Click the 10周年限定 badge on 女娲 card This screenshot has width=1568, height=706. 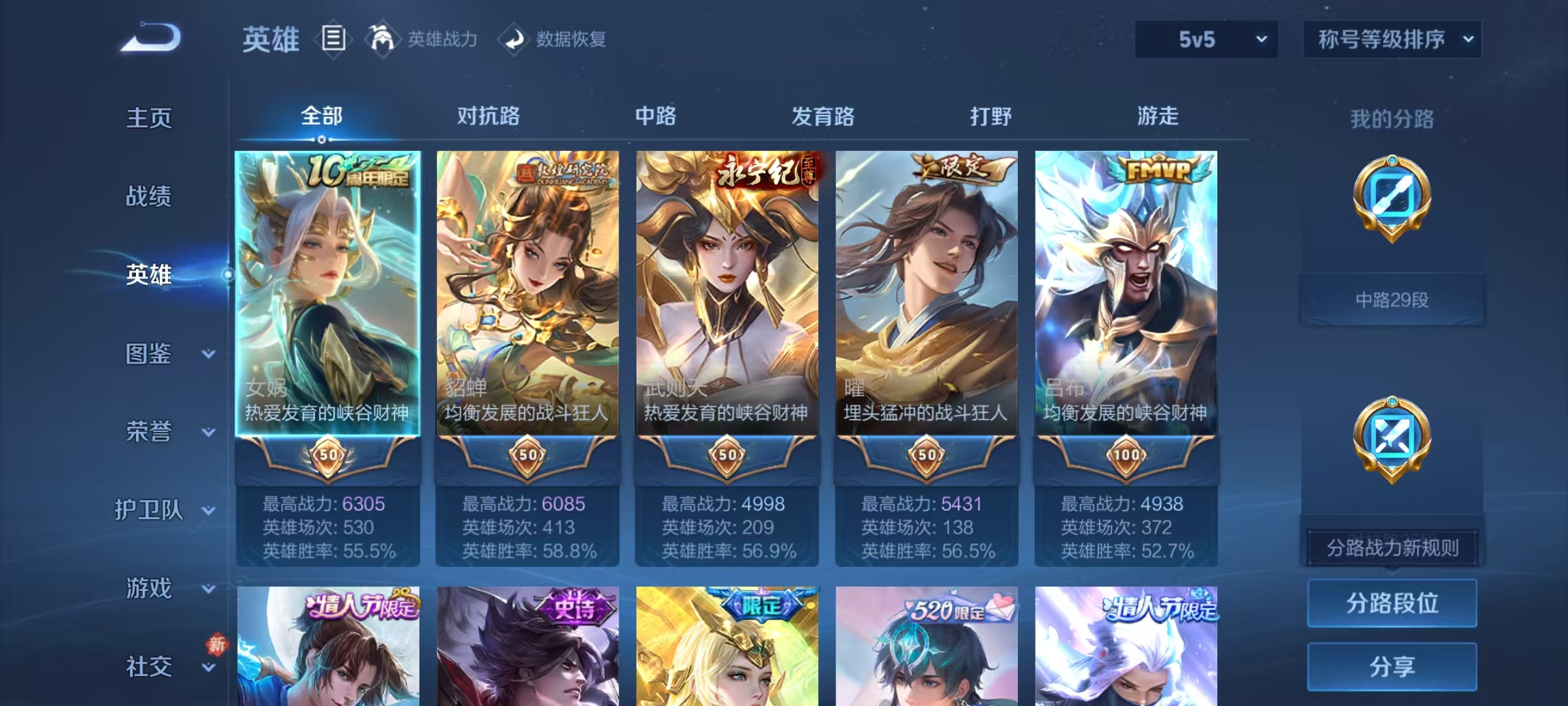pos(359,171)
